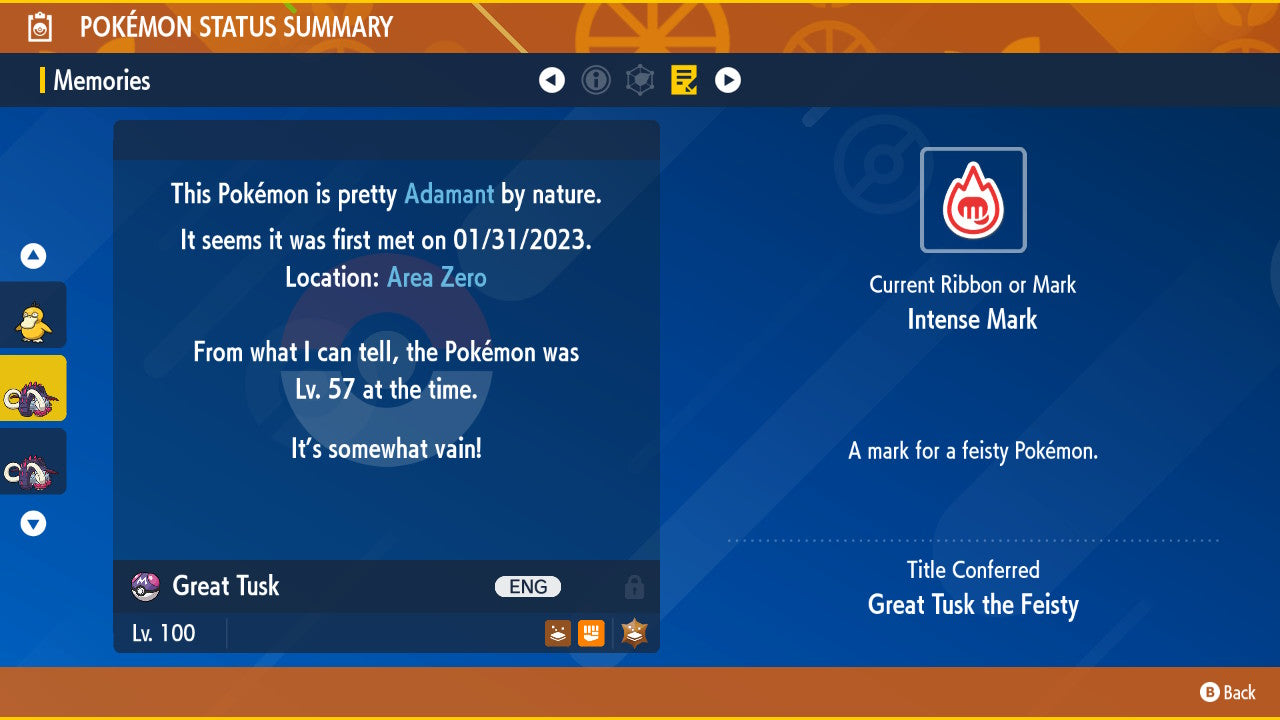1280x720 pixels.
Task: Click the Back button
Action: click(x=1228, y=692)
